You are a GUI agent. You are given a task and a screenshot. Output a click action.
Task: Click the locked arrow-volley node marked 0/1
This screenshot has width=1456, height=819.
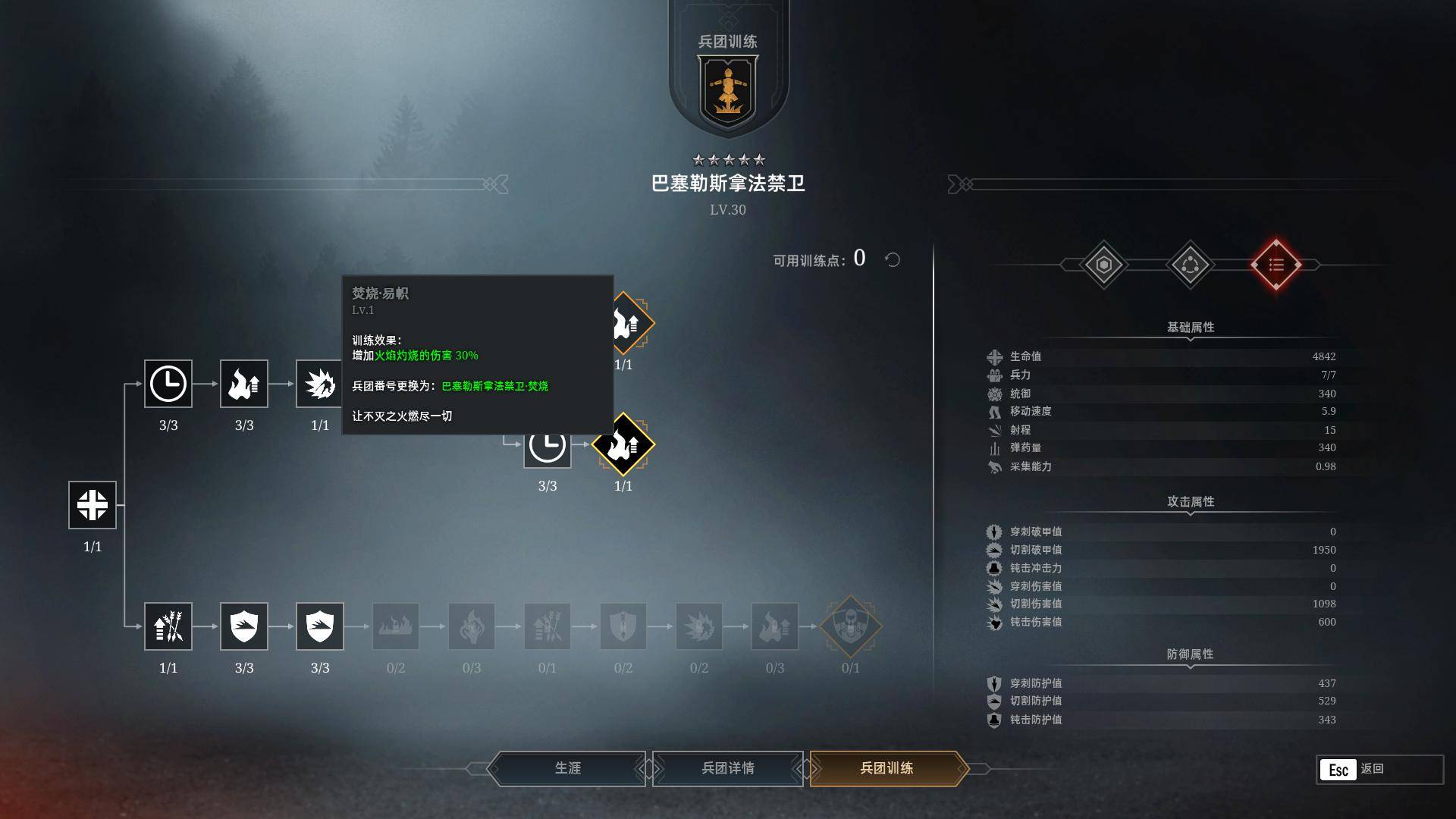[x=547, y=626]
